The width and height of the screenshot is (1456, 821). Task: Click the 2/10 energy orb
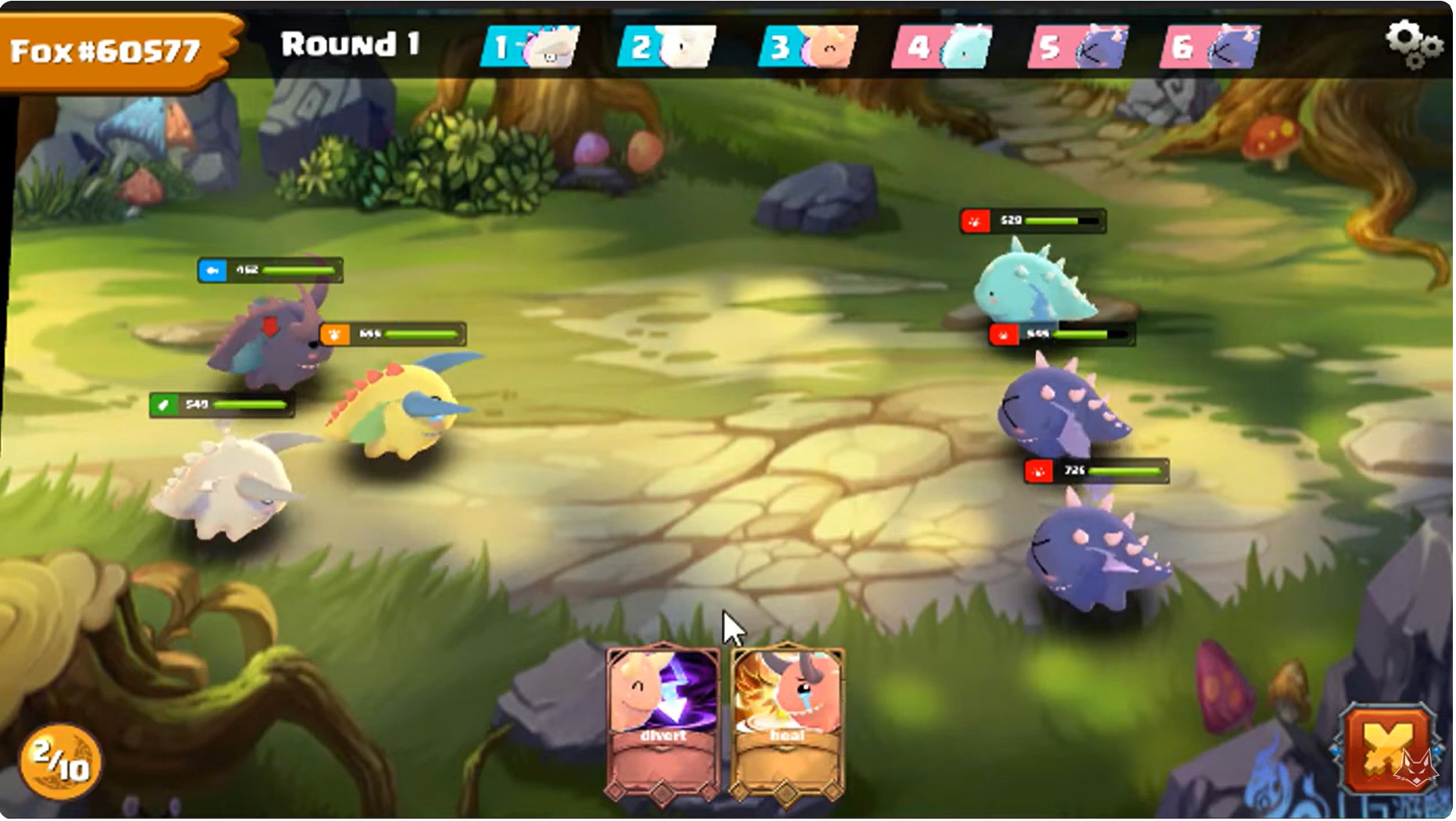coord(60,762)
